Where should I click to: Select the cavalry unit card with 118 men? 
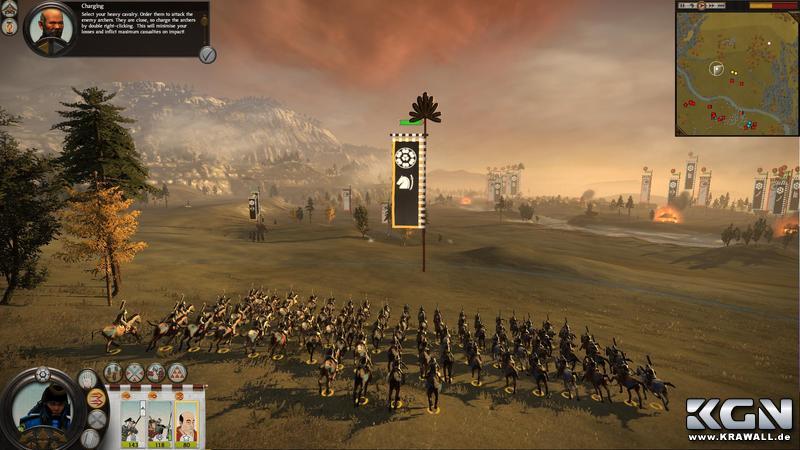160,420
